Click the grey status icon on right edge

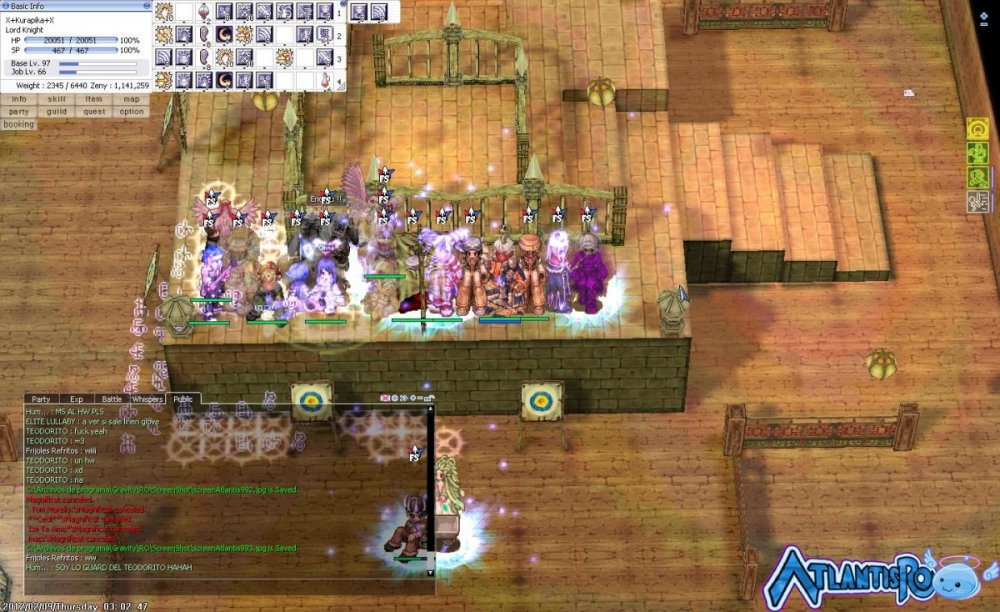pos(977,201)
